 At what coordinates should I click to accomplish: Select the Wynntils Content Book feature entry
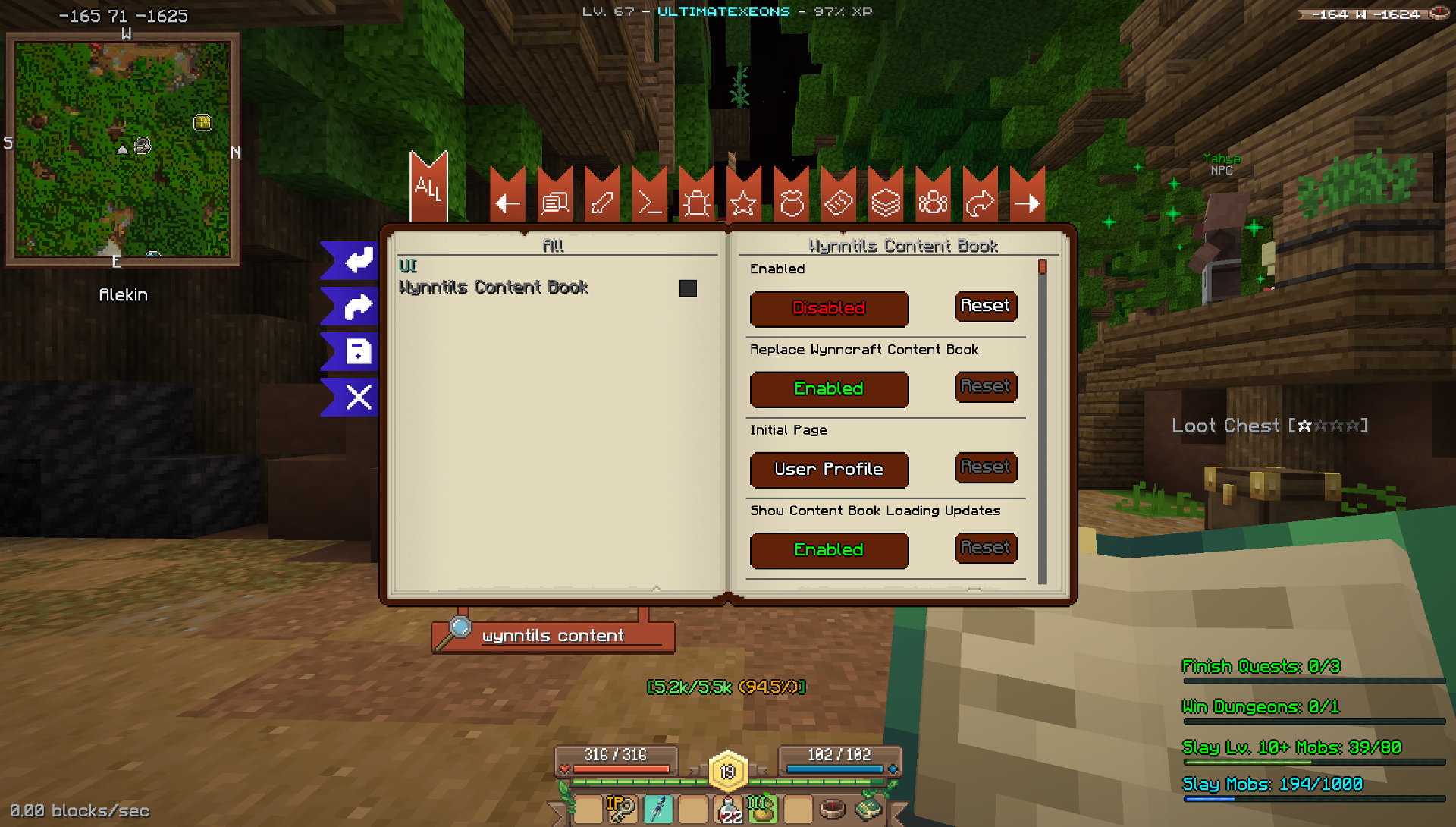click(494, 288)
